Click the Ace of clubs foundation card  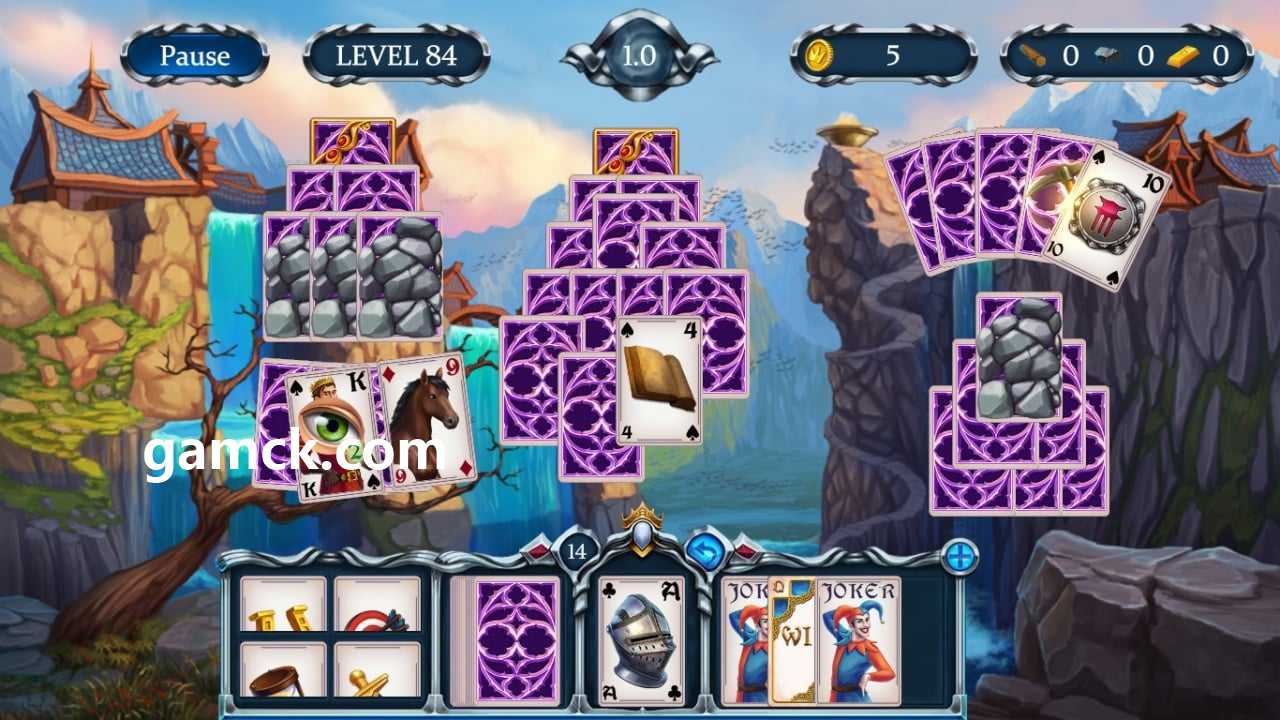click(641, 640)
